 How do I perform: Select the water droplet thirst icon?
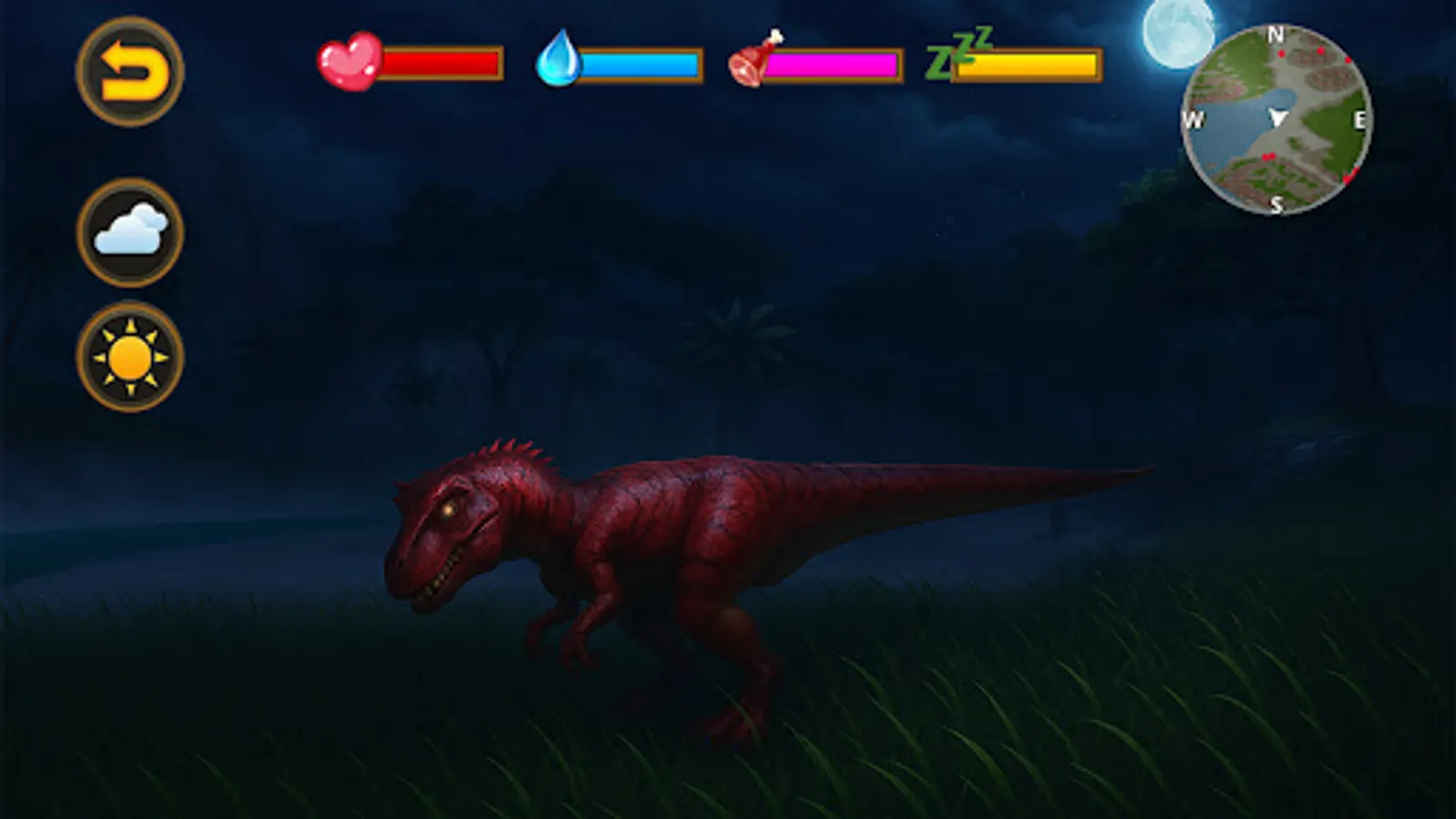(x=561, y=60)
